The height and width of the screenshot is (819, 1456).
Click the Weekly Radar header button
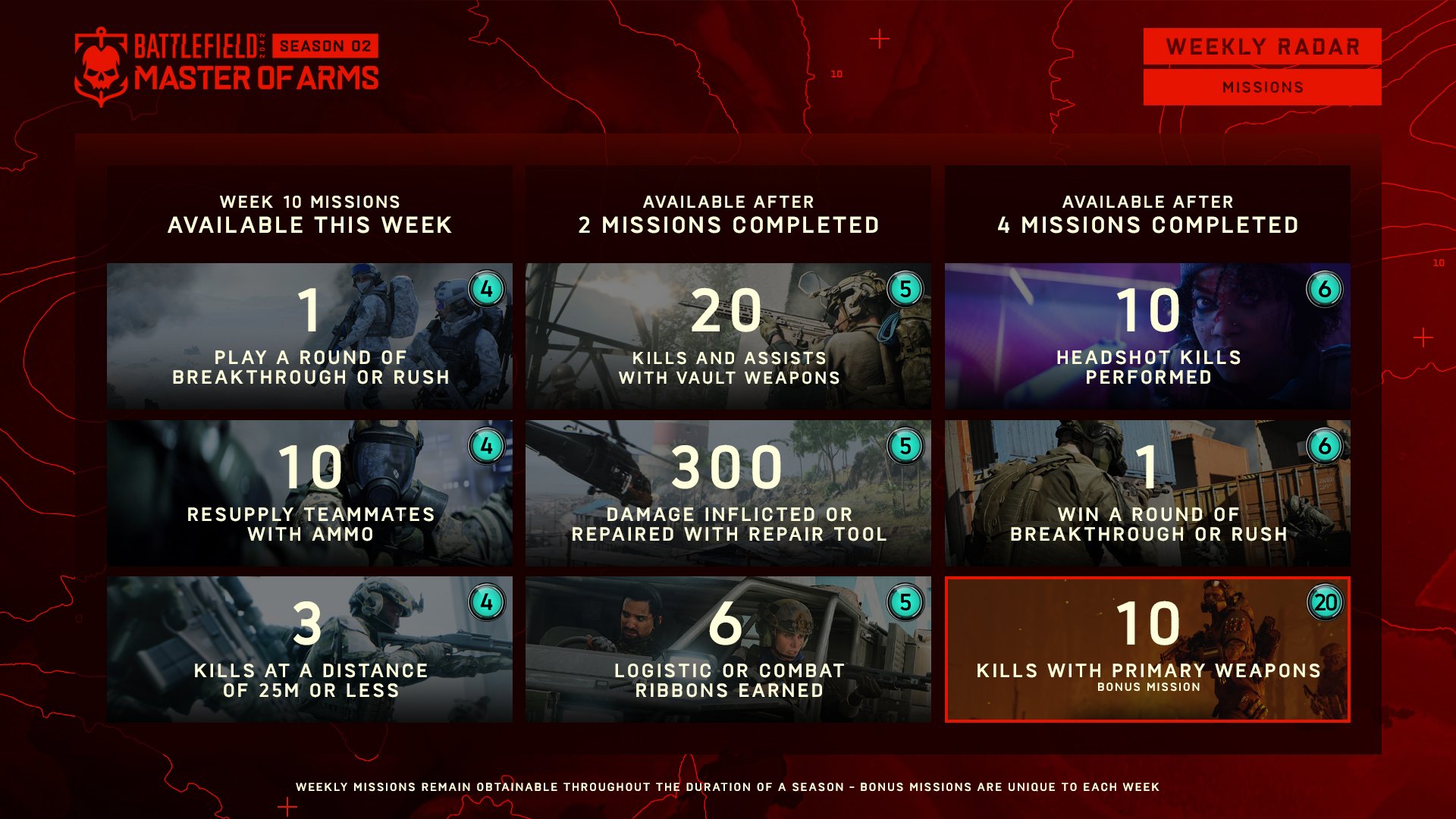1262,47
